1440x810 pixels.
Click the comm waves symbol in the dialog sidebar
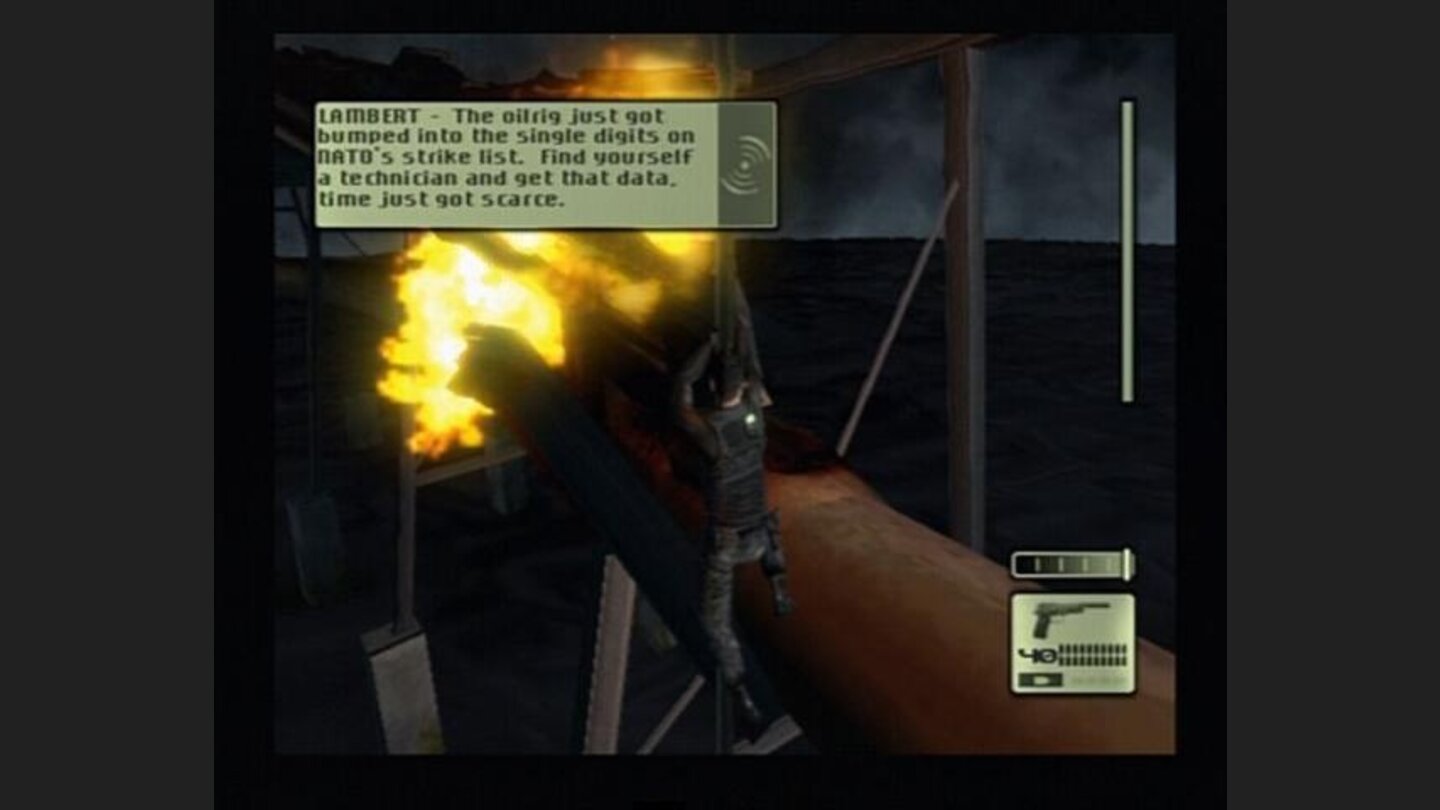pyautogui.click(x=745, y=165)
